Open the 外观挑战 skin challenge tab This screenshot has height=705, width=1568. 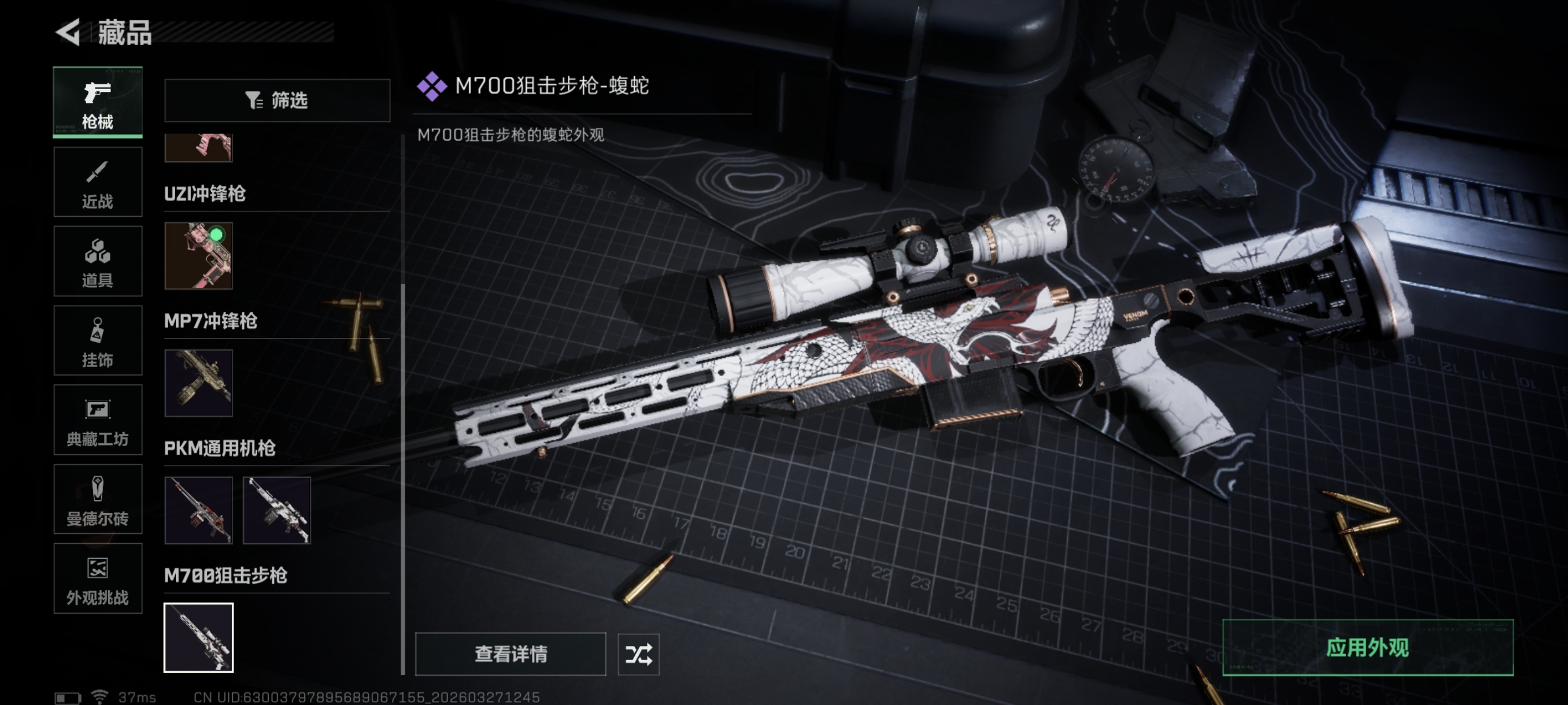point(97,578)
